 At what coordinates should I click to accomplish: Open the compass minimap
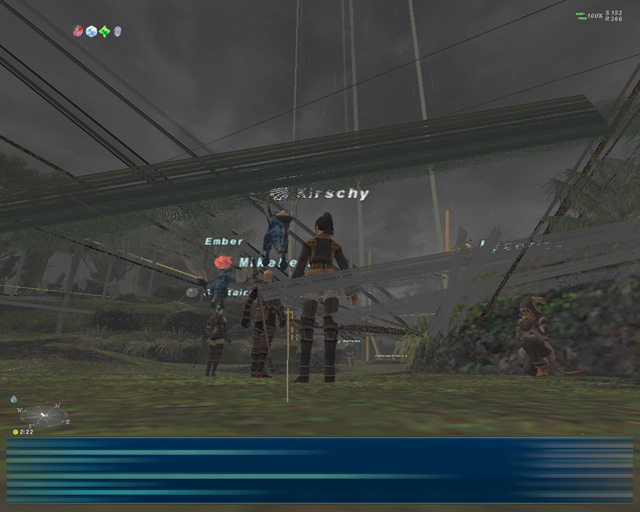click(45, 414)
